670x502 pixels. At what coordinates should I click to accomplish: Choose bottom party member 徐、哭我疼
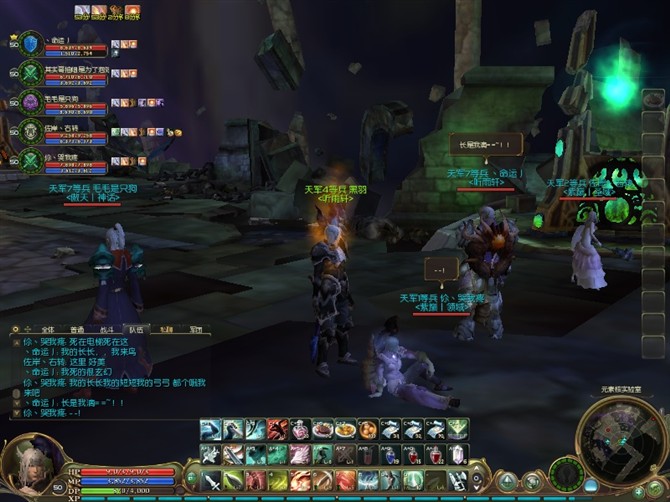click(x=31, y=159)
